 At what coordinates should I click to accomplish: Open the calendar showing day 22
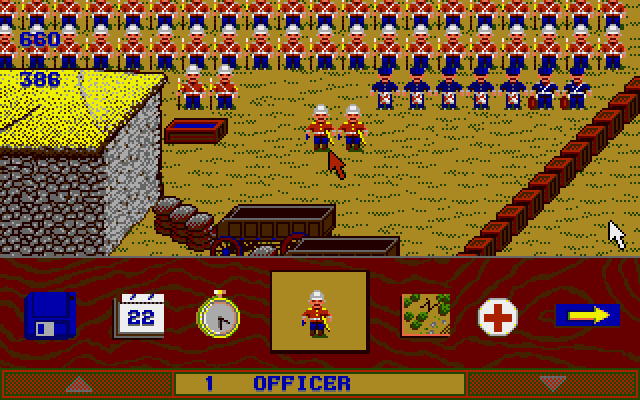pyautogui.click(x=137, y=316)
